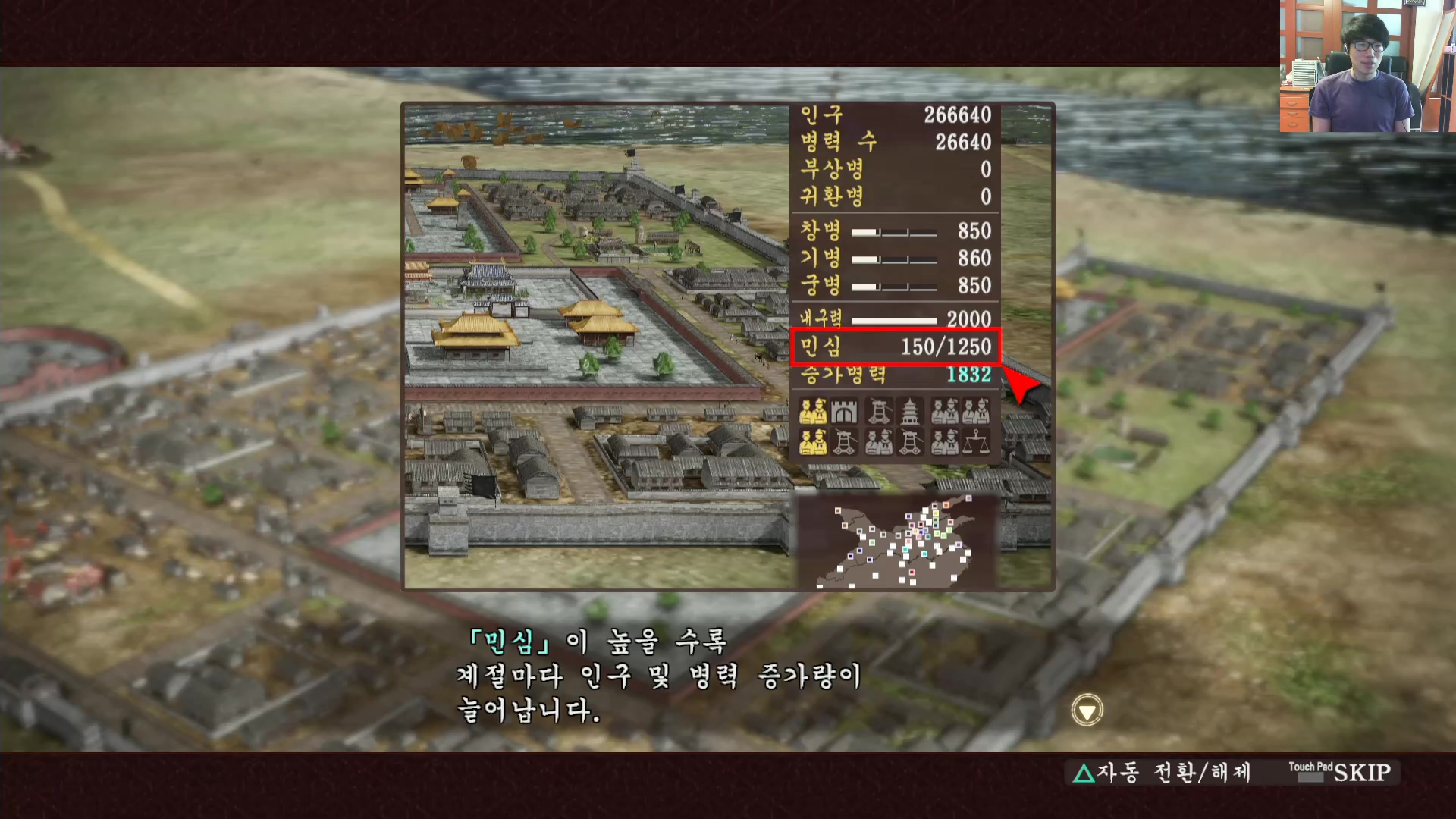Select the yellow officers pair icon in grid
Screen dimensions: 1456x819
pyautogui.click(x=813, y=410)
